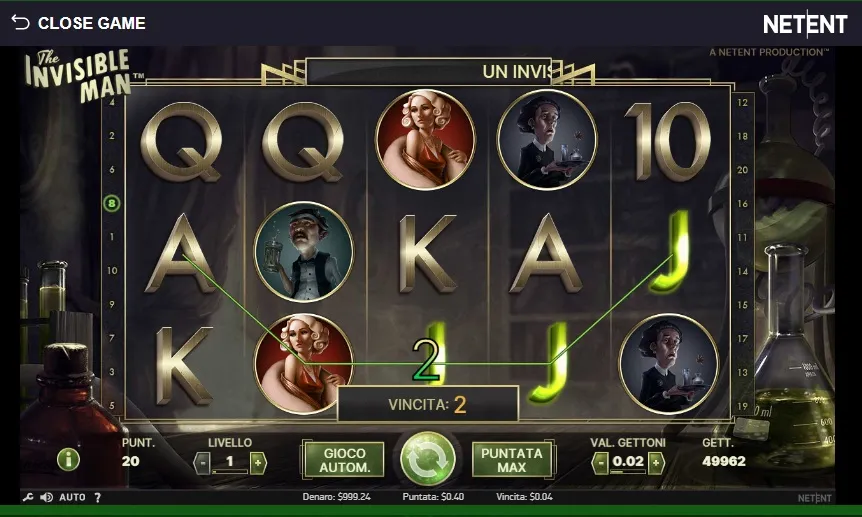Open the AUTO play options
The width and height of the screenshot is (862, 517).
pos(72,497)
